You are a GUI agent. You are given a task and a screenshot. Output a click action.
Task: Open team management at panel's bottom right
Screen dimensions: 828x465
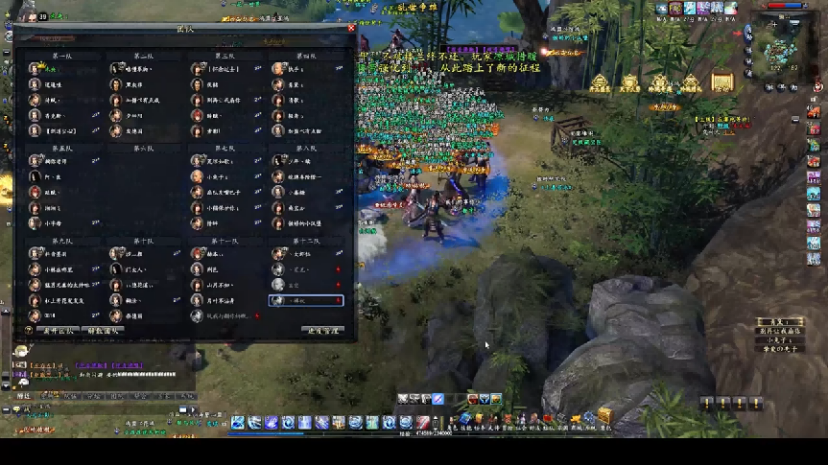click(325, 330)
